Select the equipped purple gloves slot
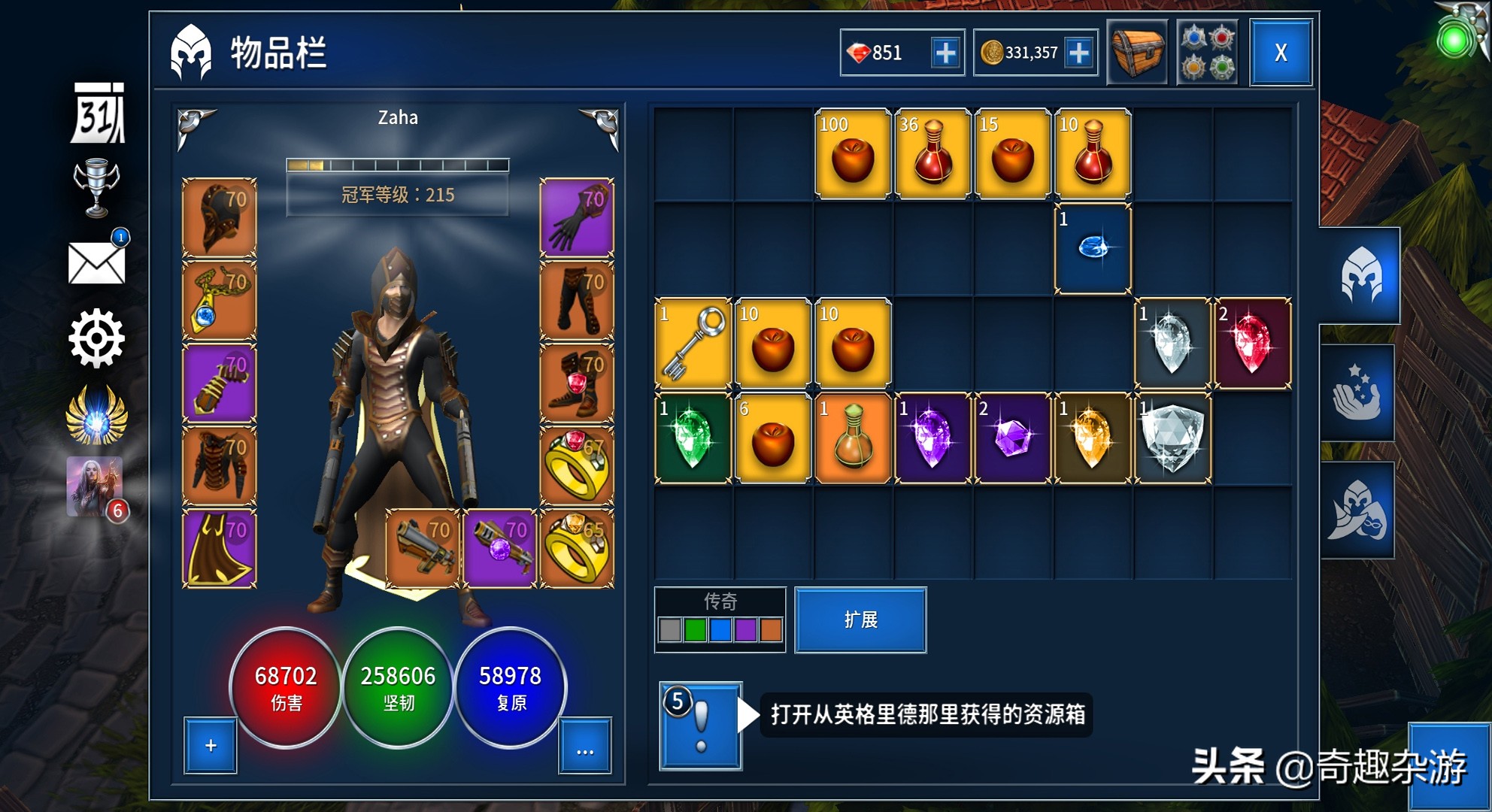The height and width of the screenshot is (812, 1492). 577,218
